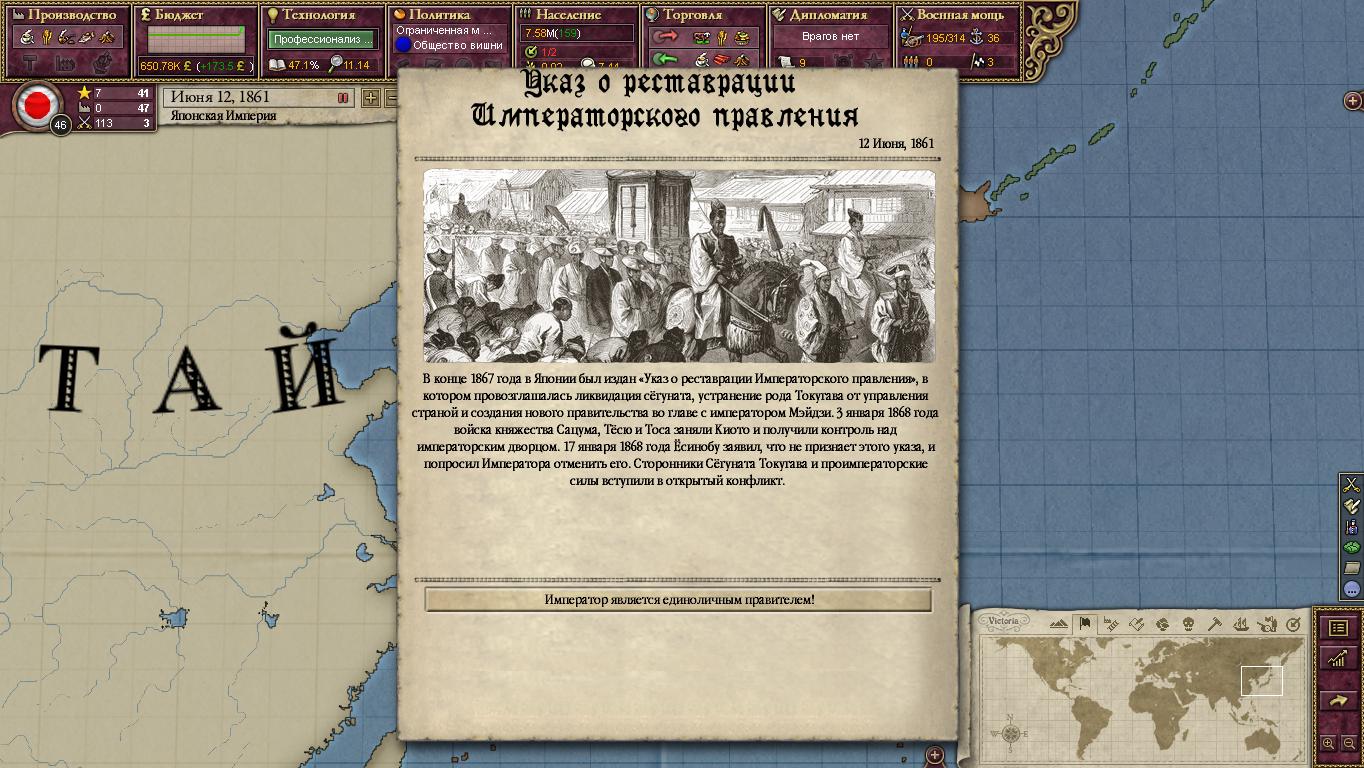Viewport: 1364px width, 768px height.
Task: Open the Торговля (Trade) tab
Action: (704, 15)
